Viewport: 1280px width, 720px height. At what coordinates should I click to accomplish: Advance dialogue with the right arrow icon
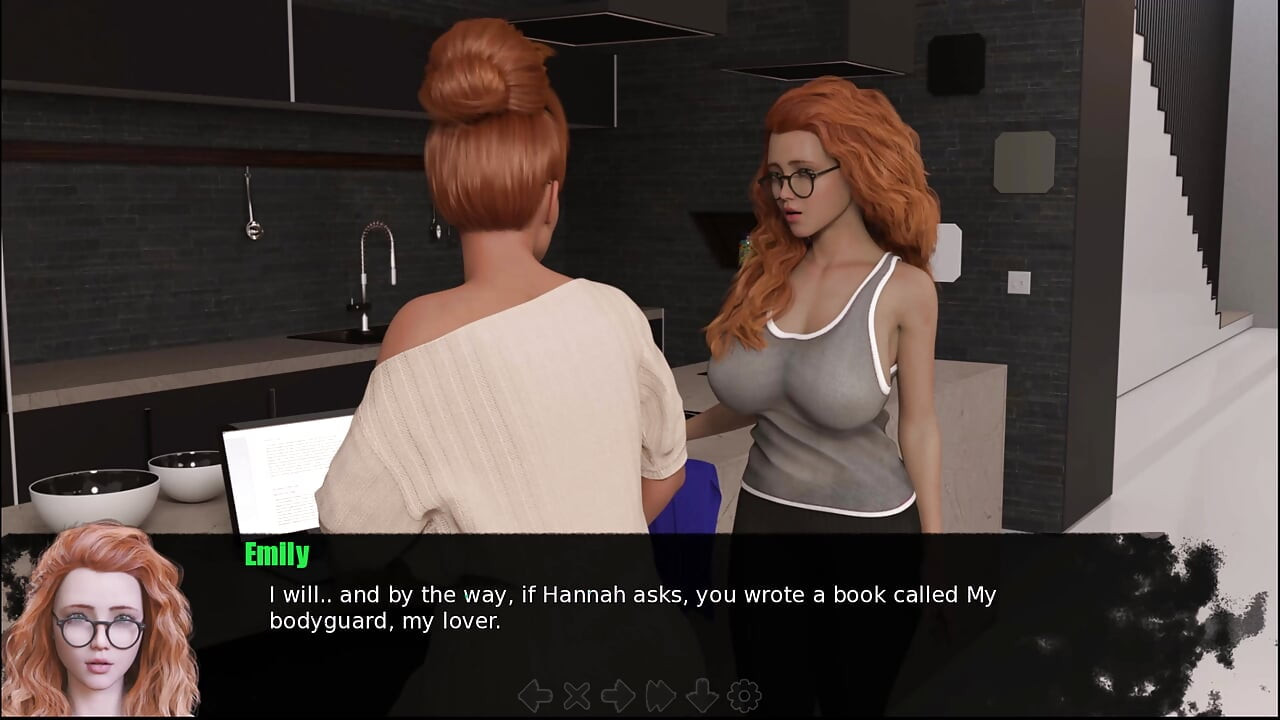click(x=618, y=696)
